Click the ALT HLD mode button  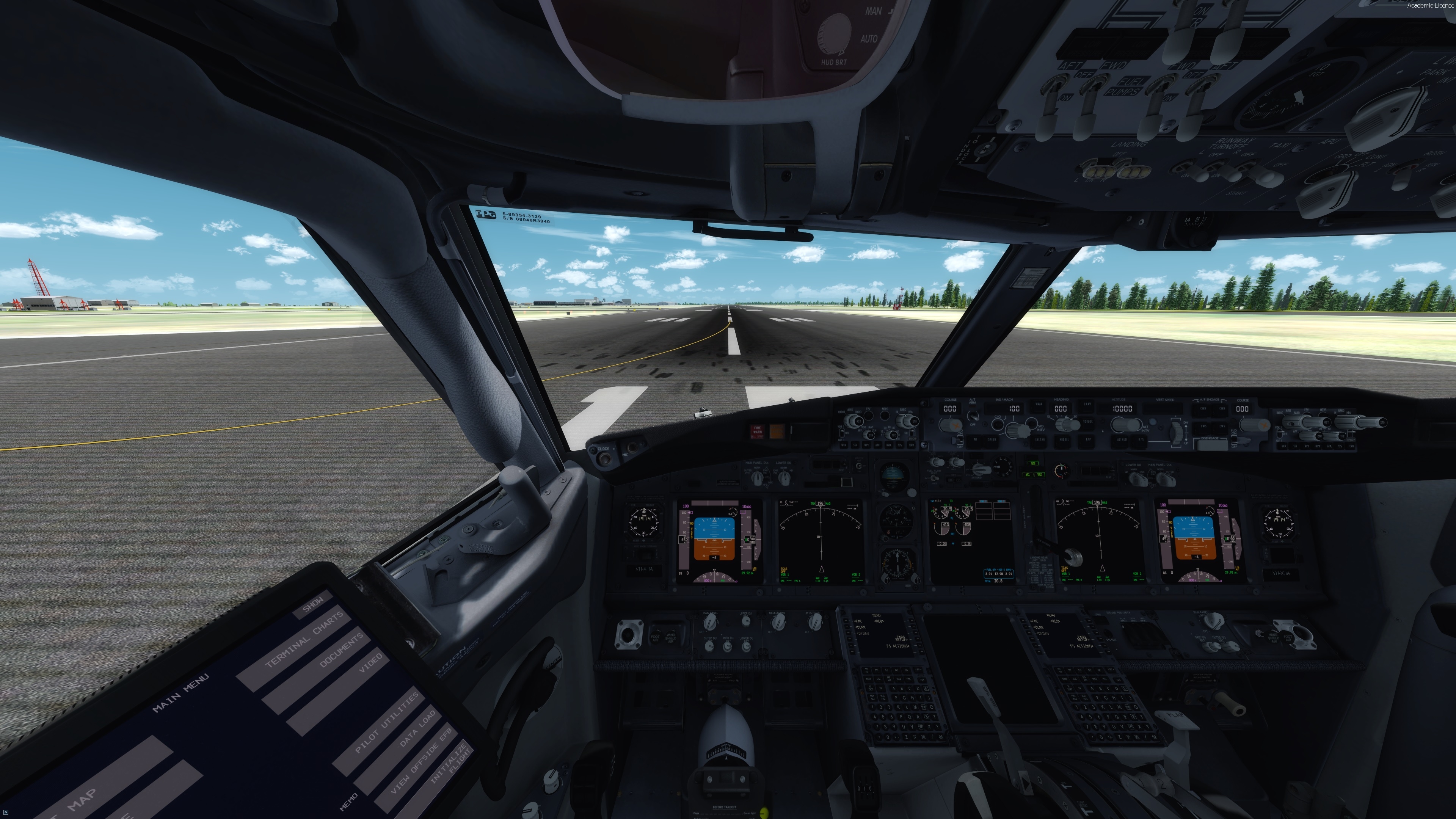pos(1122,439)
